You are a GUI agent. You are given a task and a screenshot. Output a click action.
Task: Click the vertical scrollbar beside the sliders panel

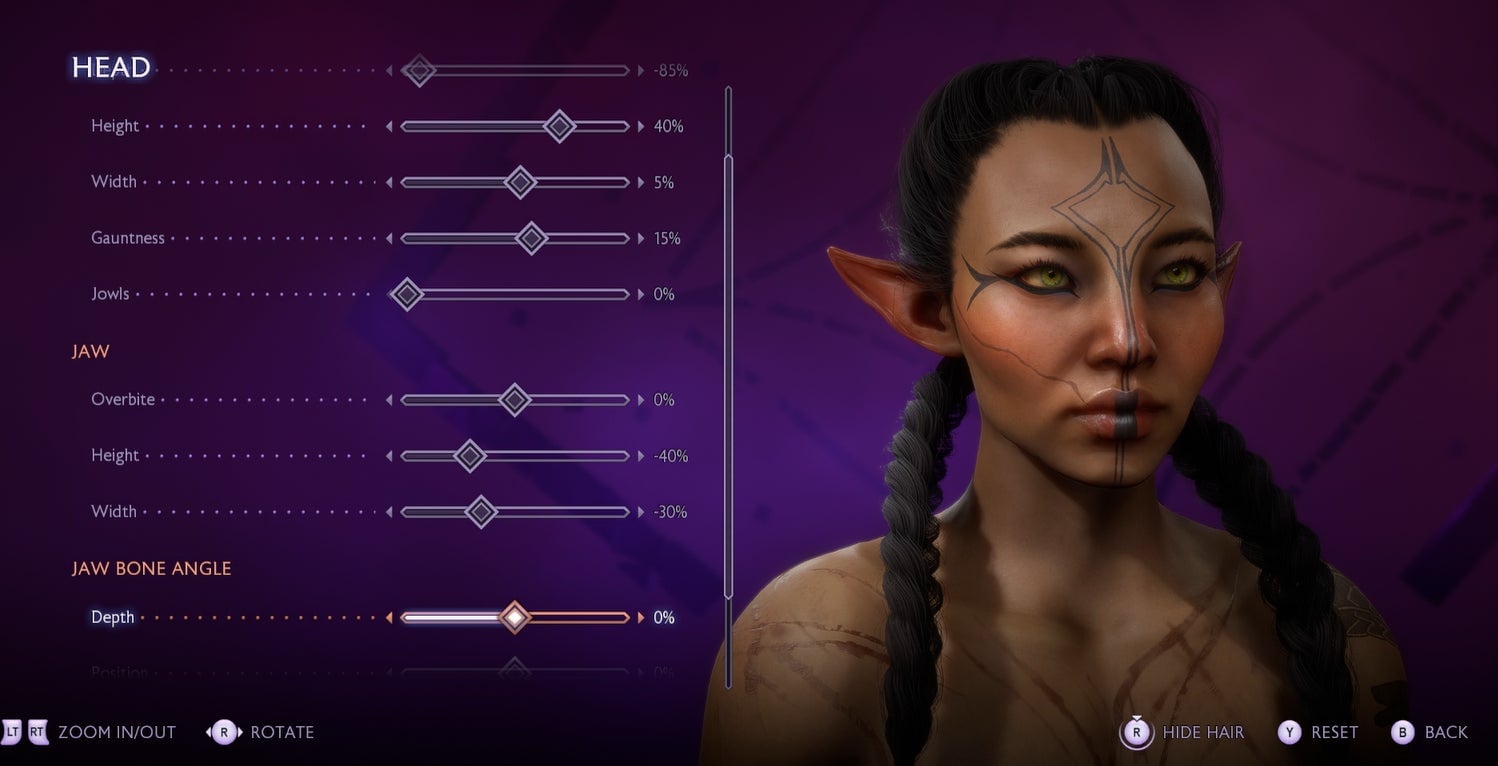click(728, 390)
